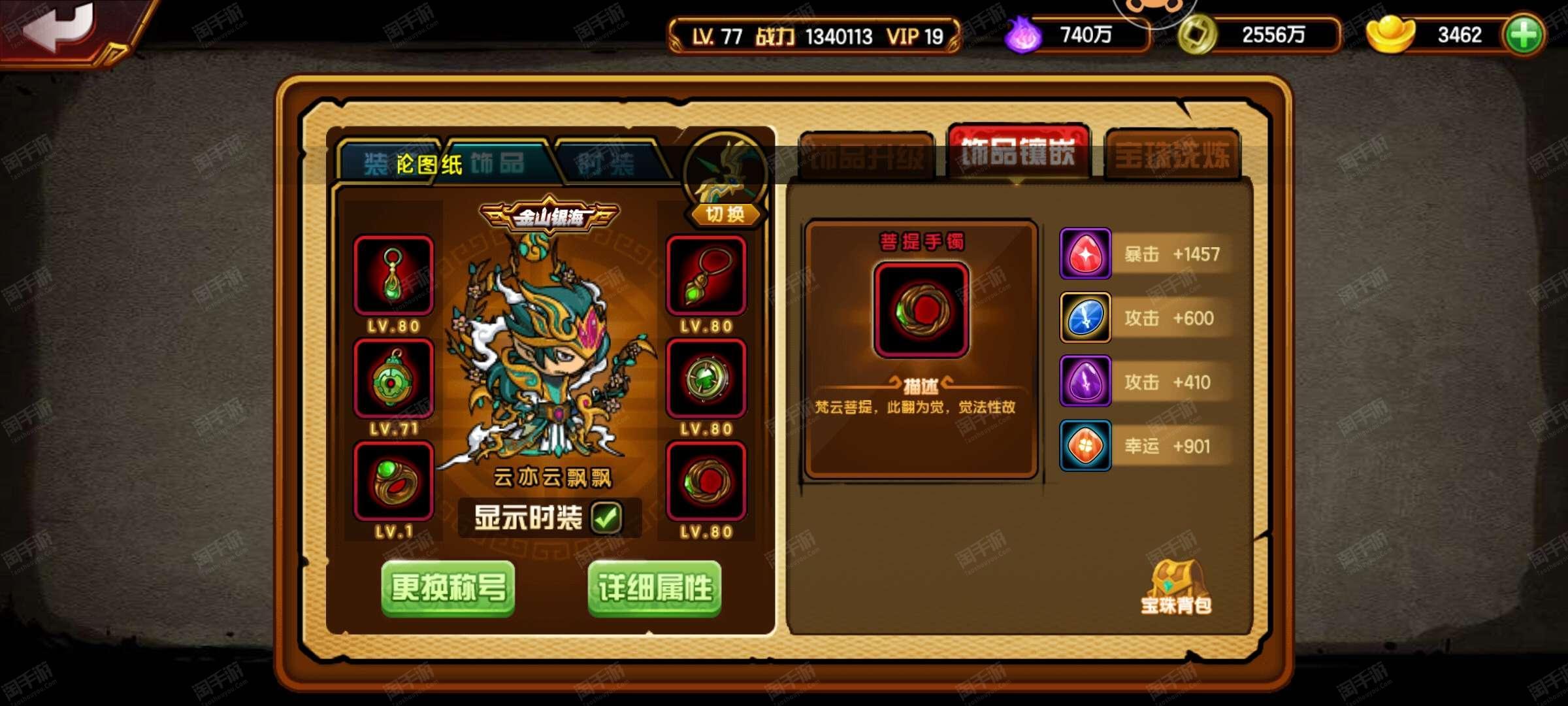
Task: Select the LV.71 green amulet slot
Action: click(x=393, y=378)
